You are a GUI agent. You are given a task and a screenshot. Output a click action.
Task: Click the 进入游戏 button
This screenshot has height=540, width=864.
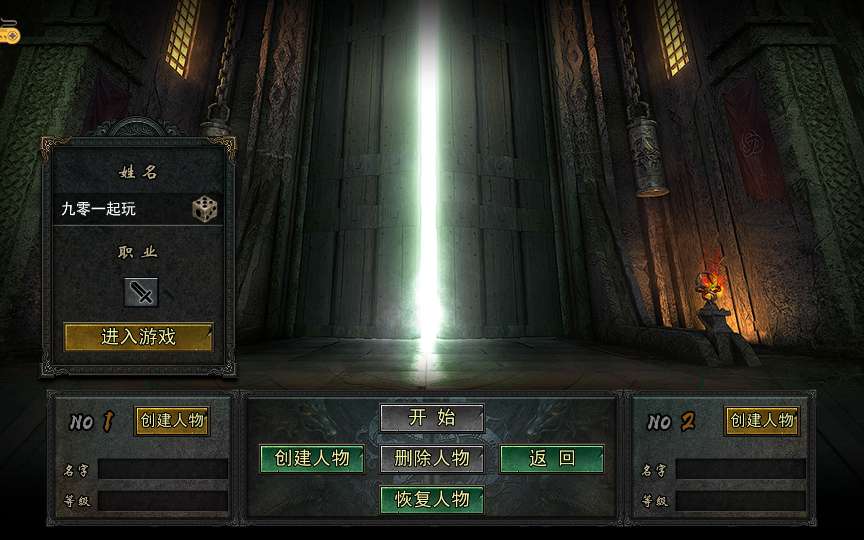[138, 337]
